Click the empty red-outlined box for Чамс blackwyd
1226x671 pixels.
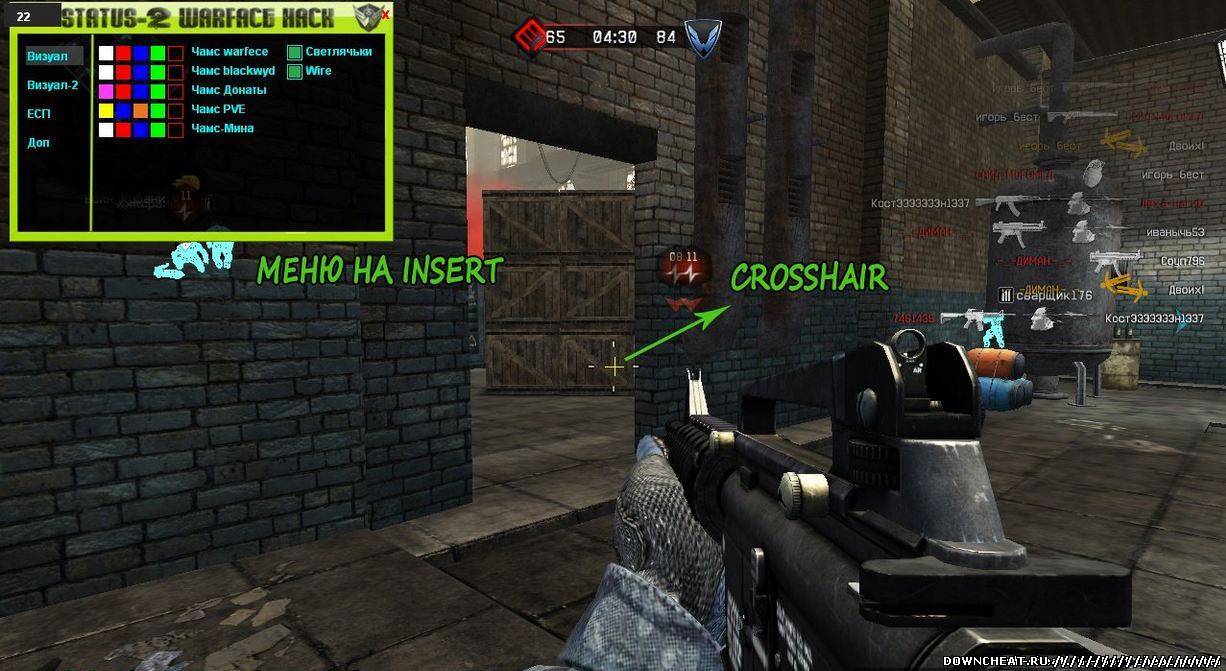(176, 72)
